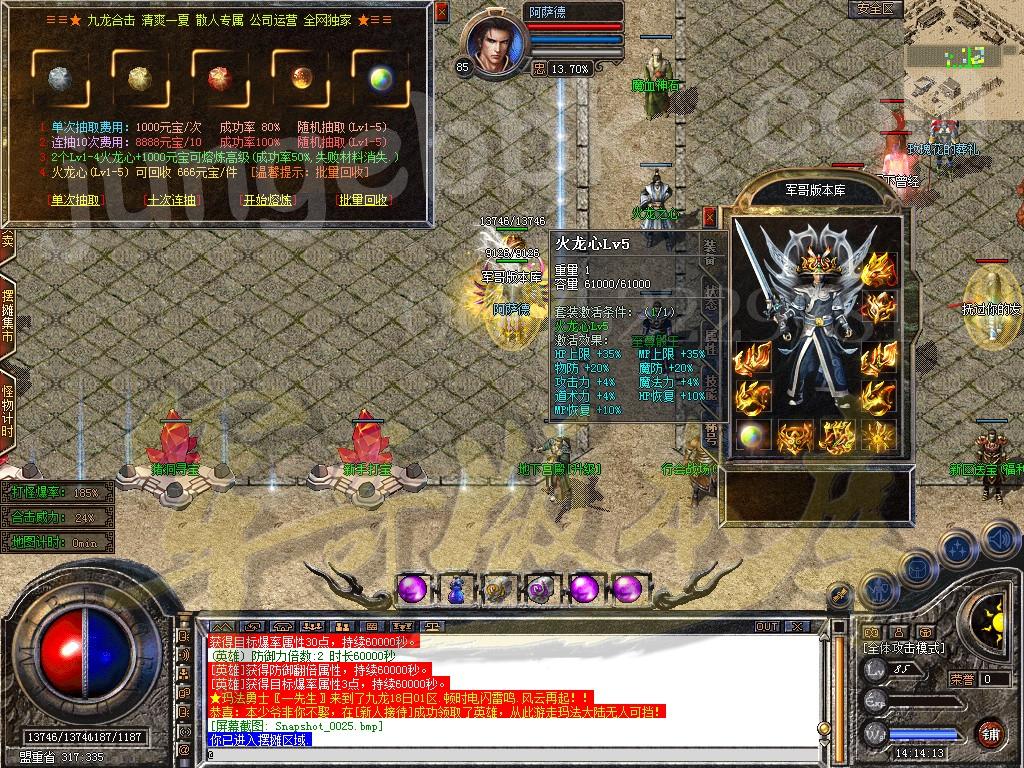This screenshot has height=768, width=1024.
Task: Show the 称号 title tab
Action: (710, 430)
